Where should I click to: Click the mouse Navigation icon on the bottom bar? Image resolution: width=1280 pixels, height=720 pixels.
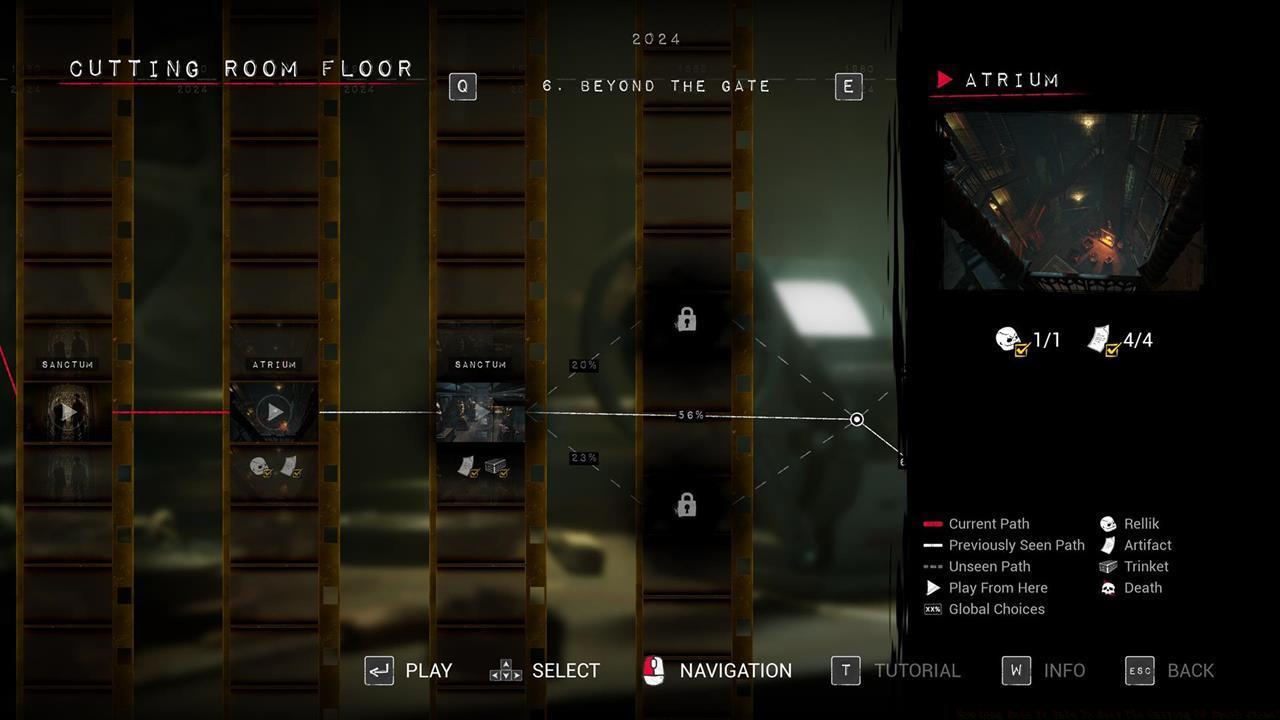pyautogui.click(x=655, y=670)
